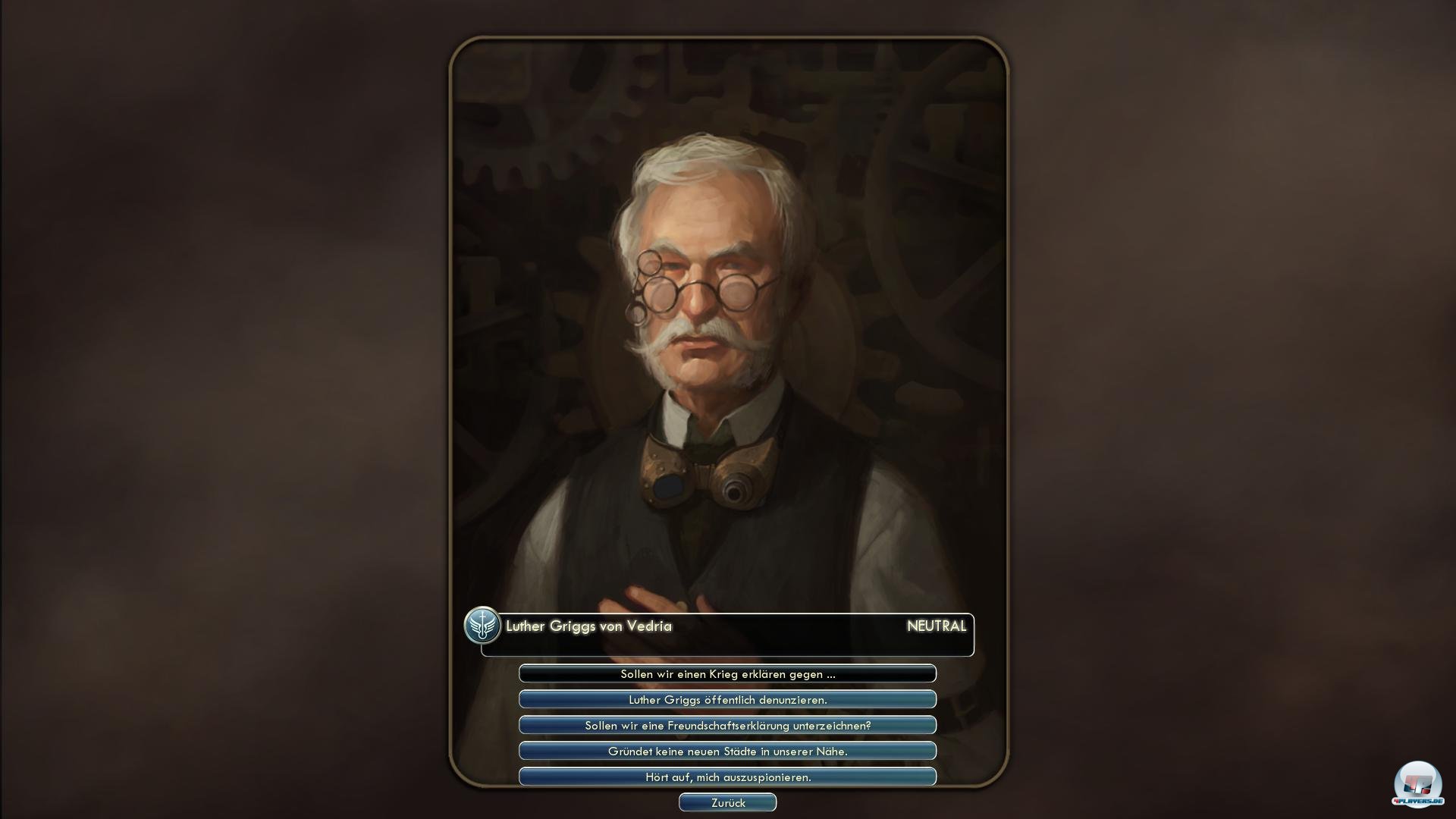Select the NEUTRAL relationship status label

[937, 627]
